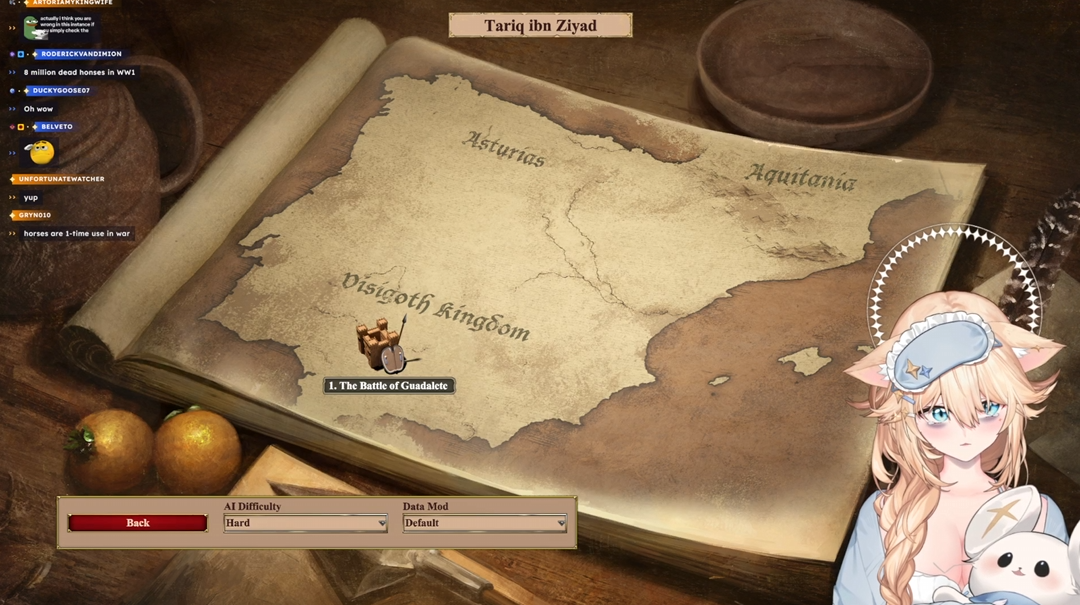The height and width of the screenshot is (605, 1080).
Task: Click the red Back button
Action: (138, 523)
